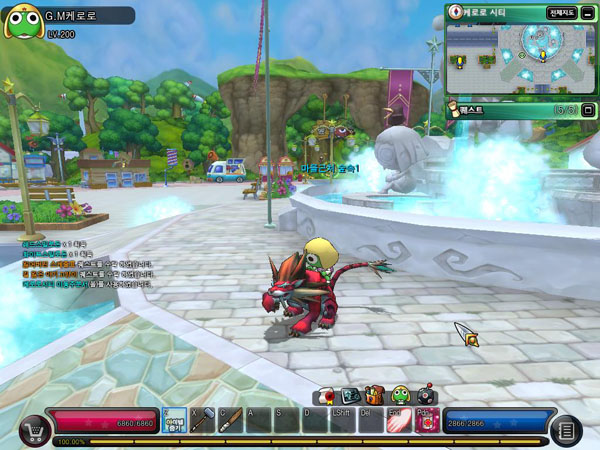
Task: Click the Keroro City minimap
Action: click(x=520, y=59)
